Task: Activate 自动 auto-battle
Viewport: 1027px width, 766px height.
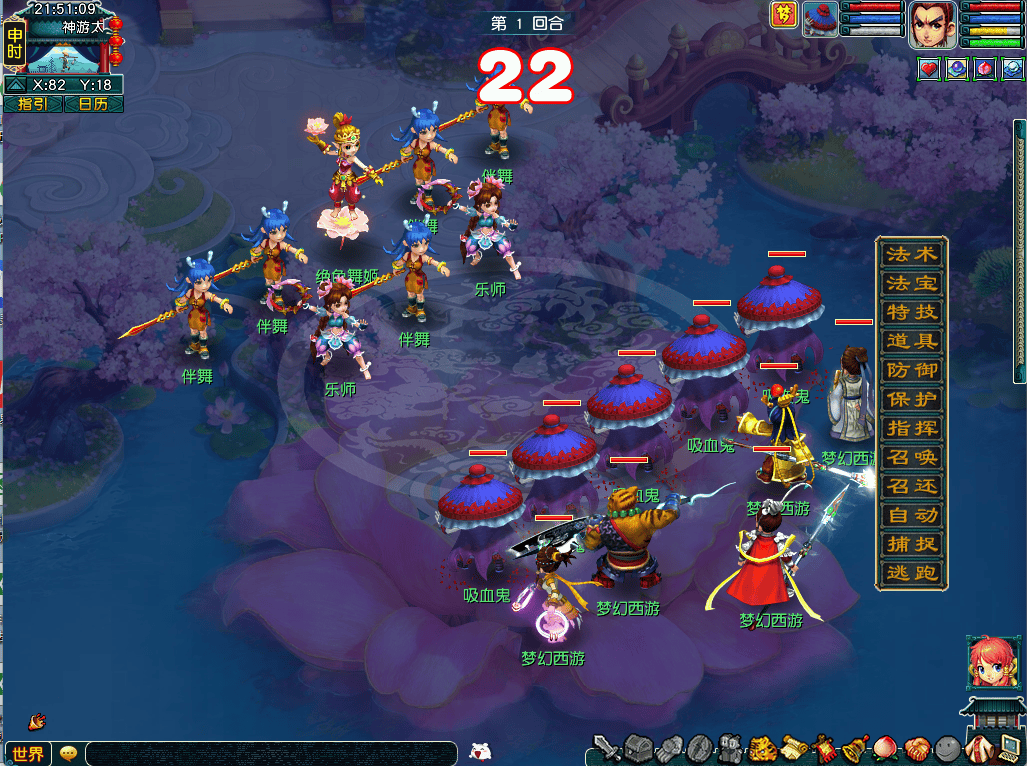Action: [x=911, y=516]
